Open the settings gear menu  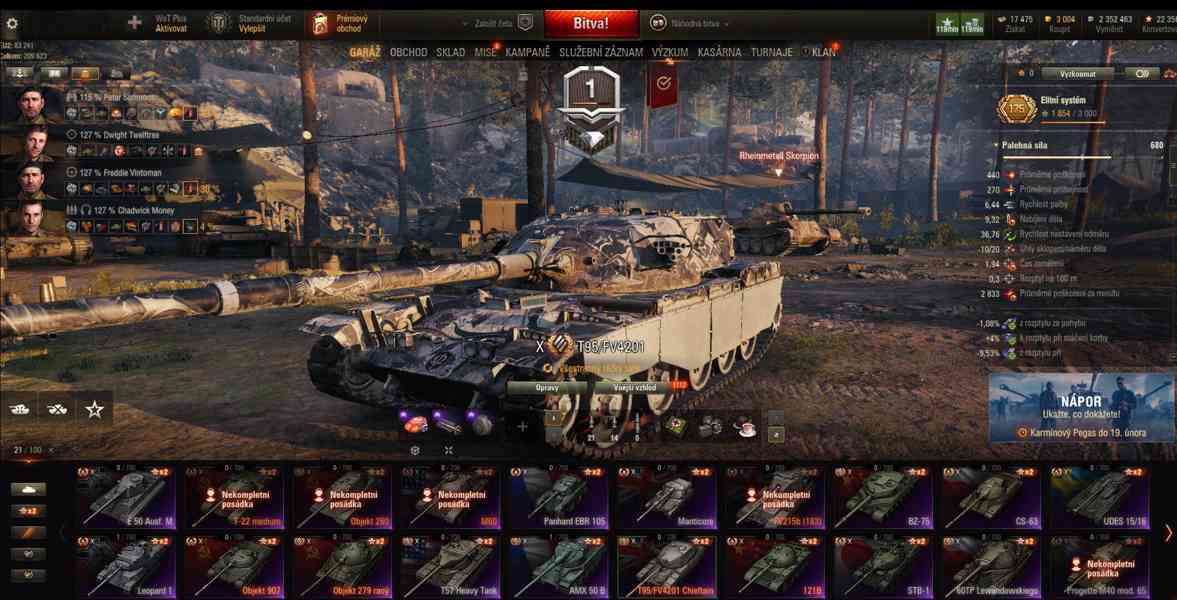point(13,23)
